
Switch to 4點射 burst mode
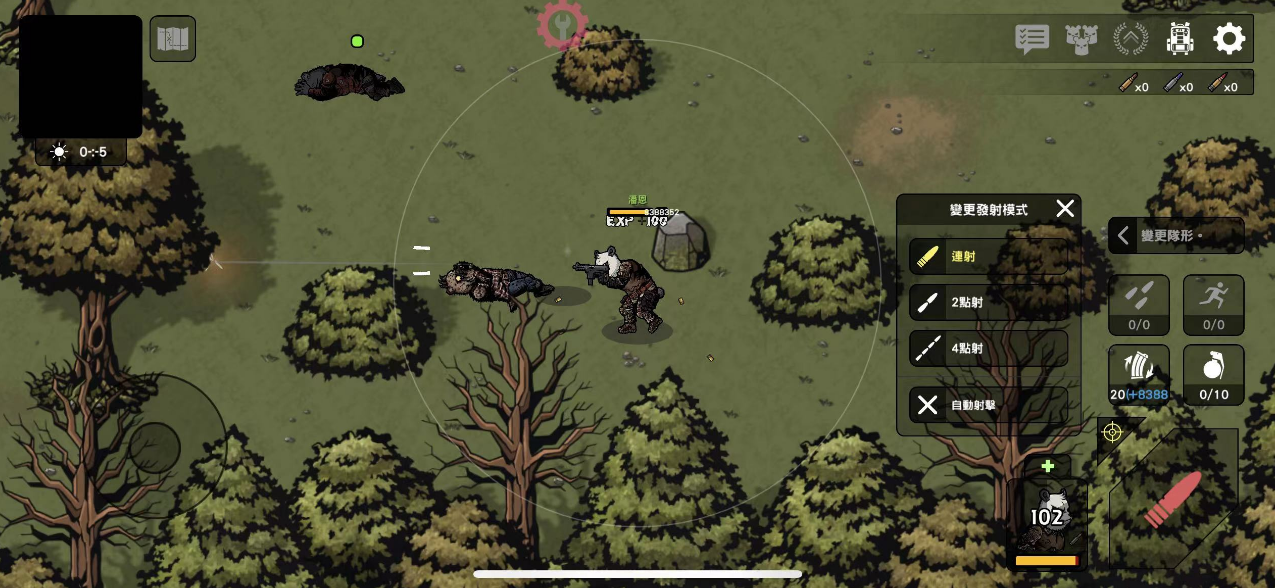988,348
